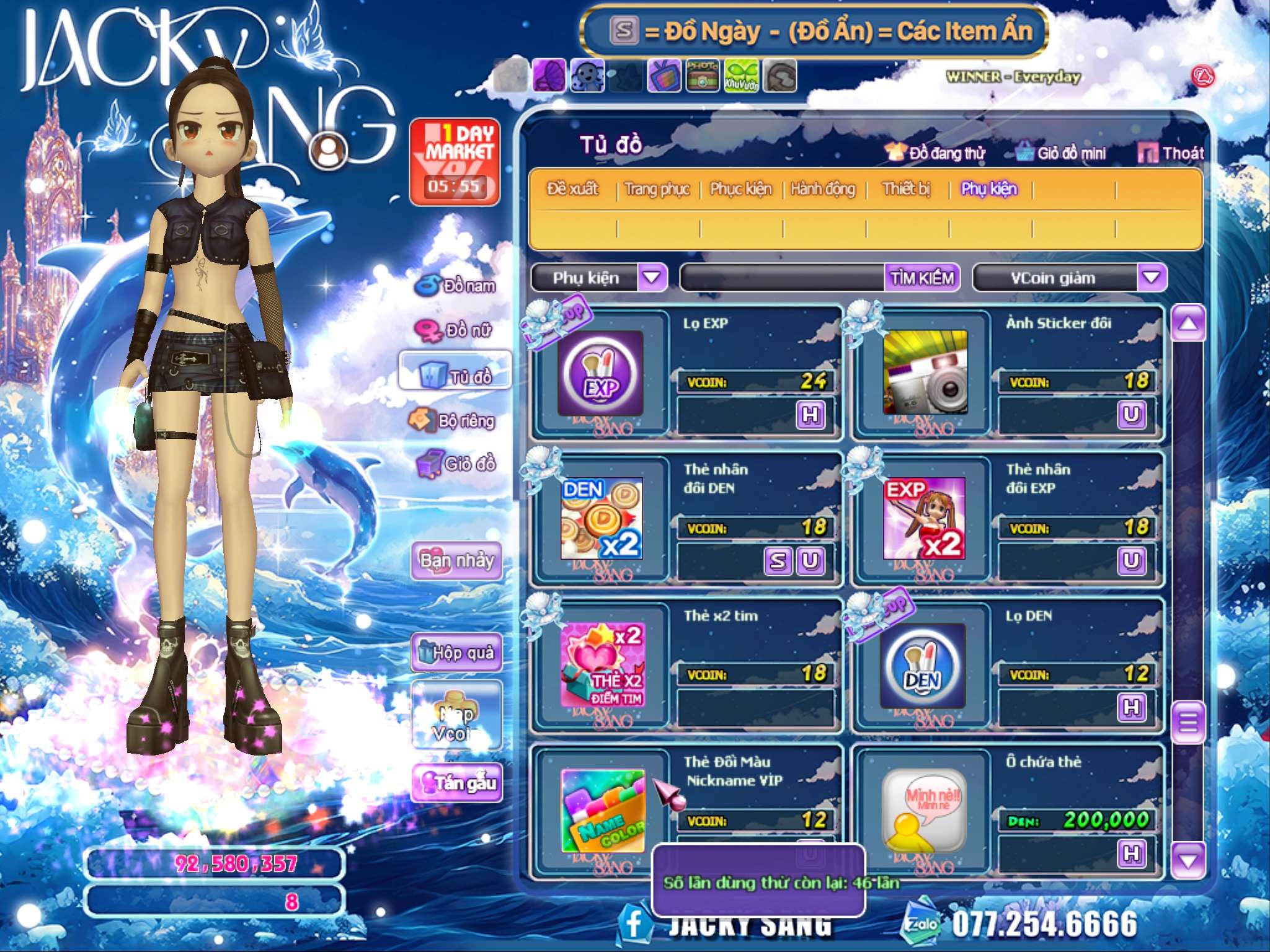Viewport: 1270px width, 952px height.
Task: Select the Lọ EXP item icon
Action: (600, 373)
